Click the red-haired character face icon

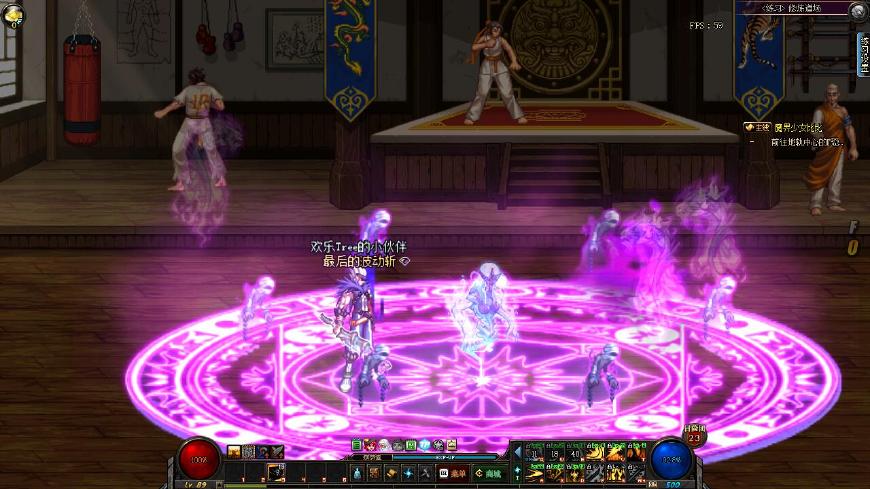coord(370,445)
